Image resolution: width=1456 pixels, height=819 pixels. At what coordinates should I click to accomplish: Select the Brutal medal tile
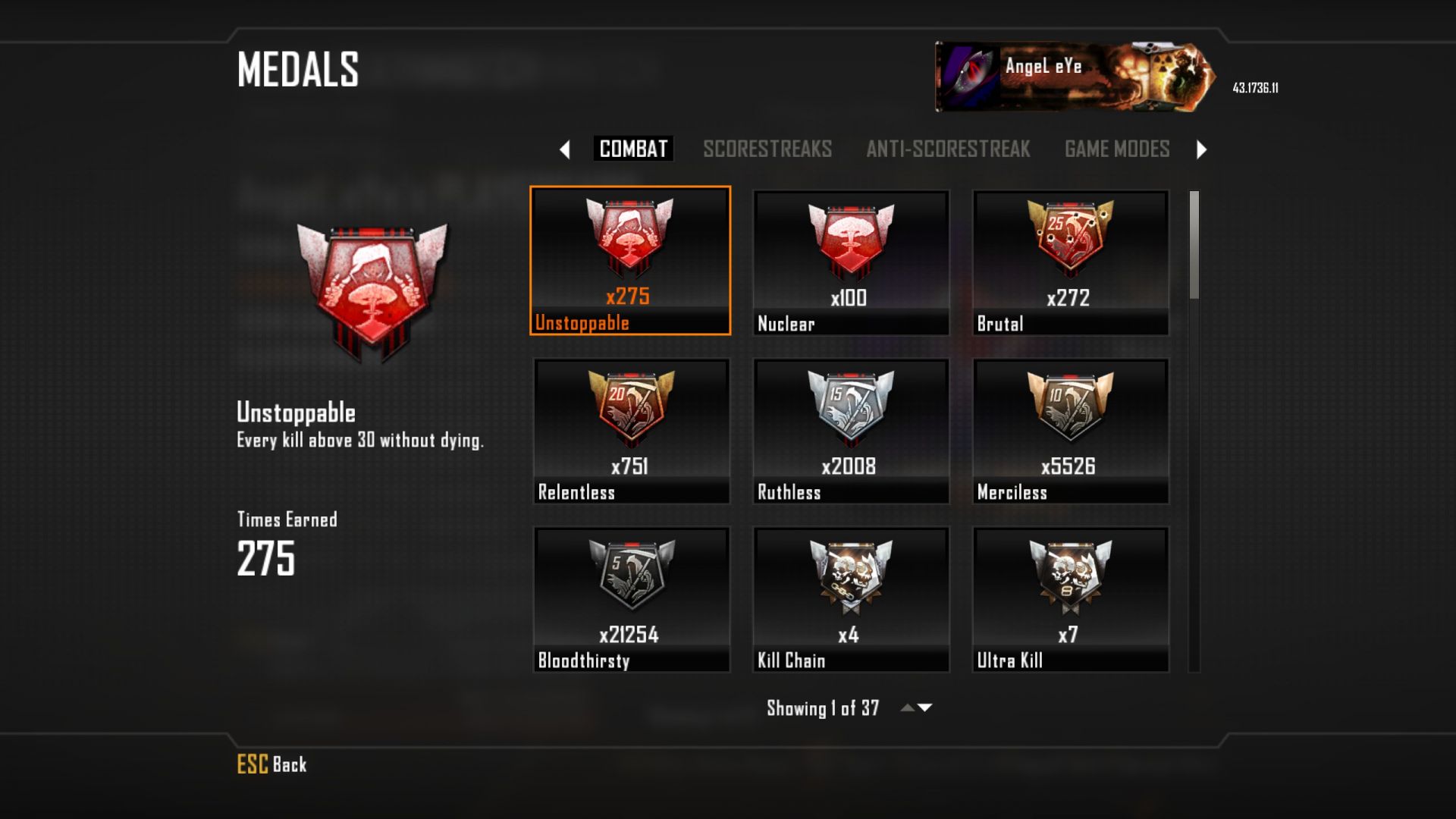1070,262
